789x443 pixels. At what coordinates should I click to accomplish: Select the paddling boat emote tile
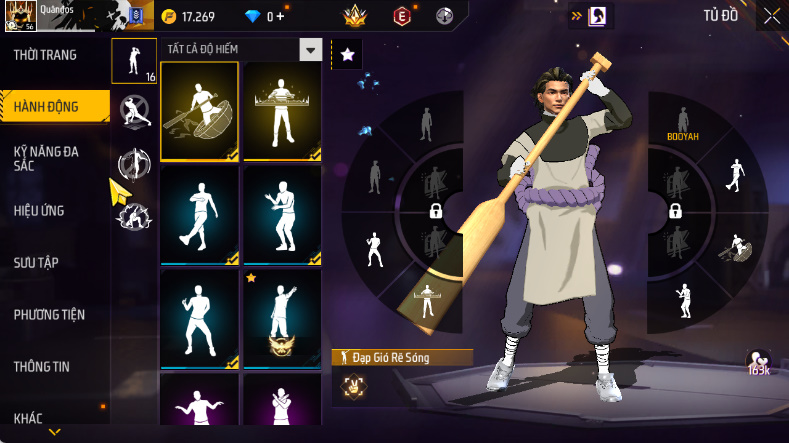[x=199, y=111]
